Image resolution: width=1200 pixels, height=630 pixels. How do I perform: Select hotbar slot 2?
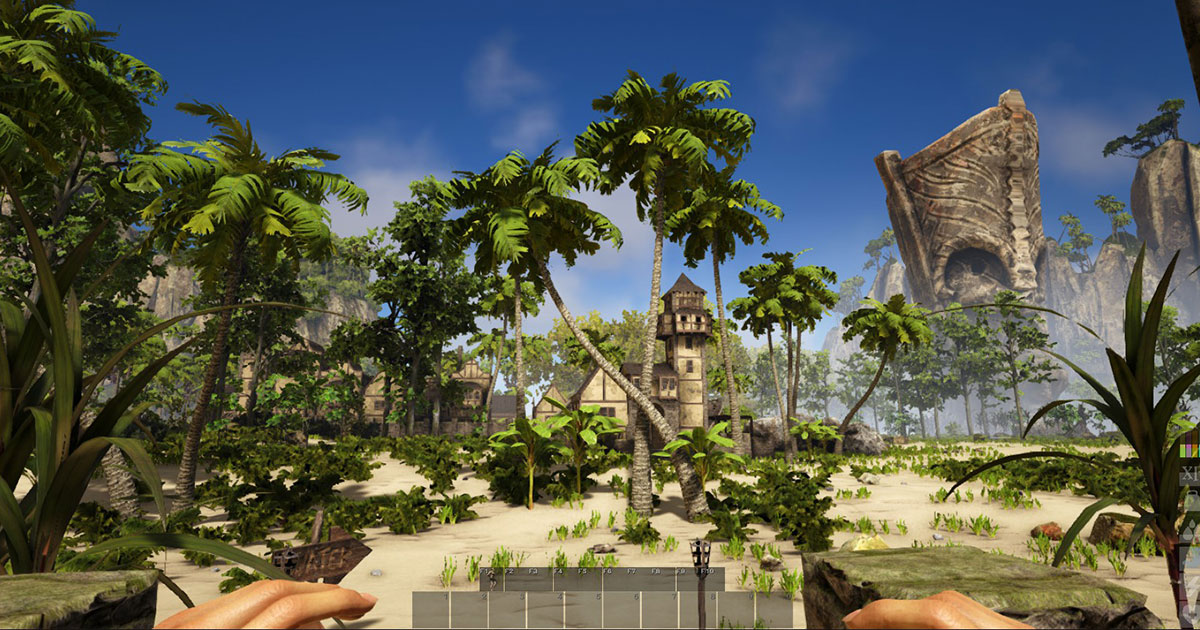(x=470, y=609)
